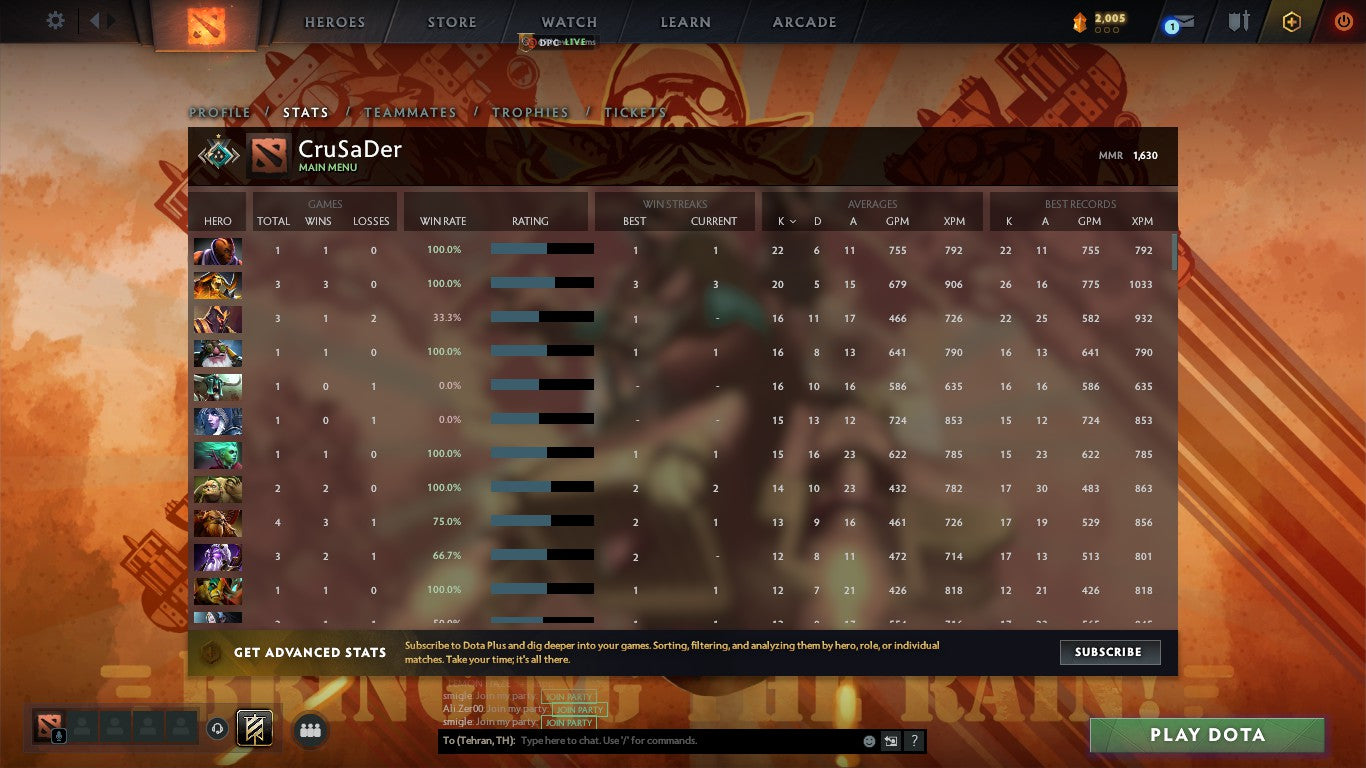
Task: Click the top hero's win rate bar
Action: (541, 249)
